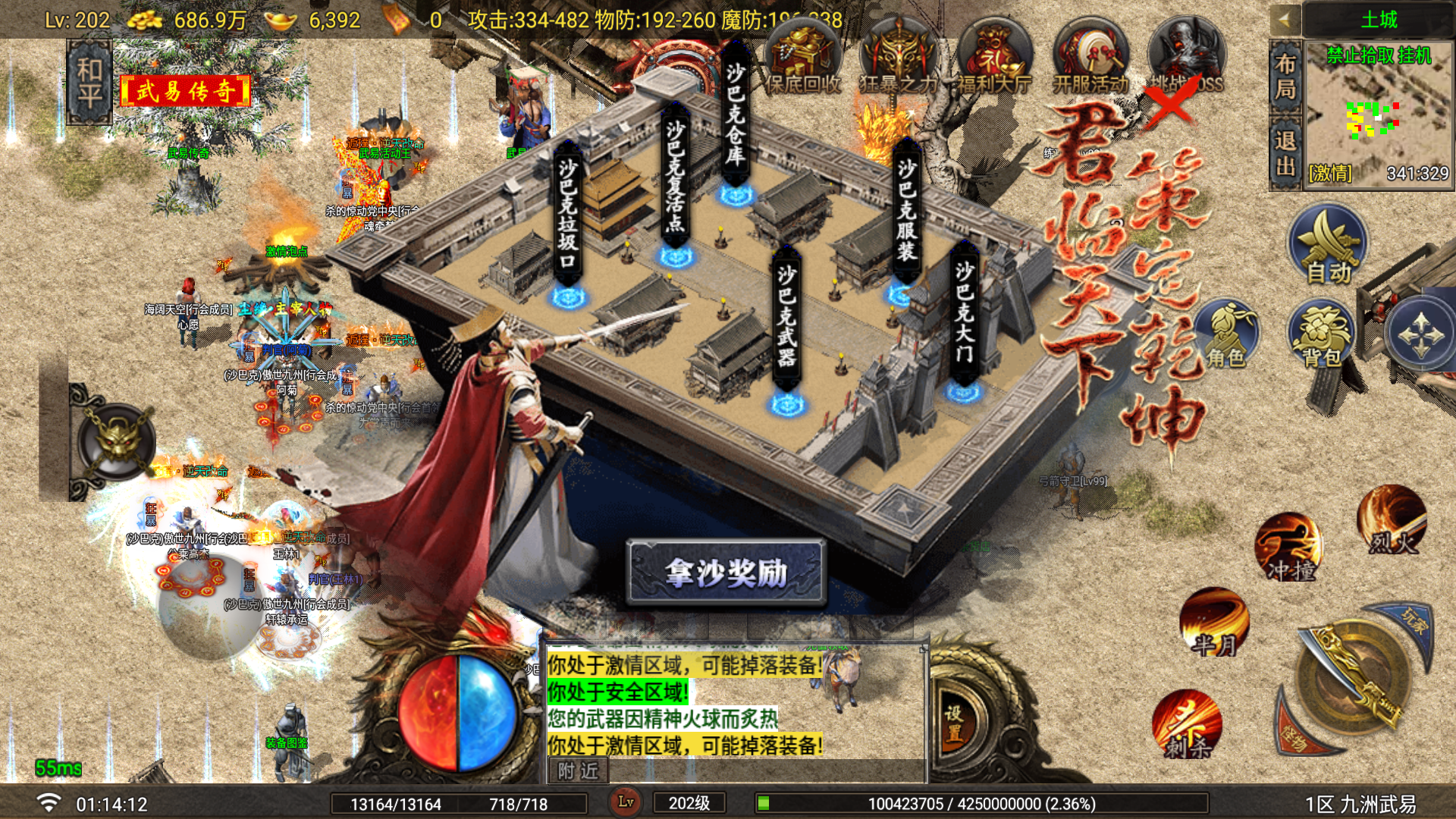
Task: Open the 激情 mode indicator
Action: [x=1329, y=173]
